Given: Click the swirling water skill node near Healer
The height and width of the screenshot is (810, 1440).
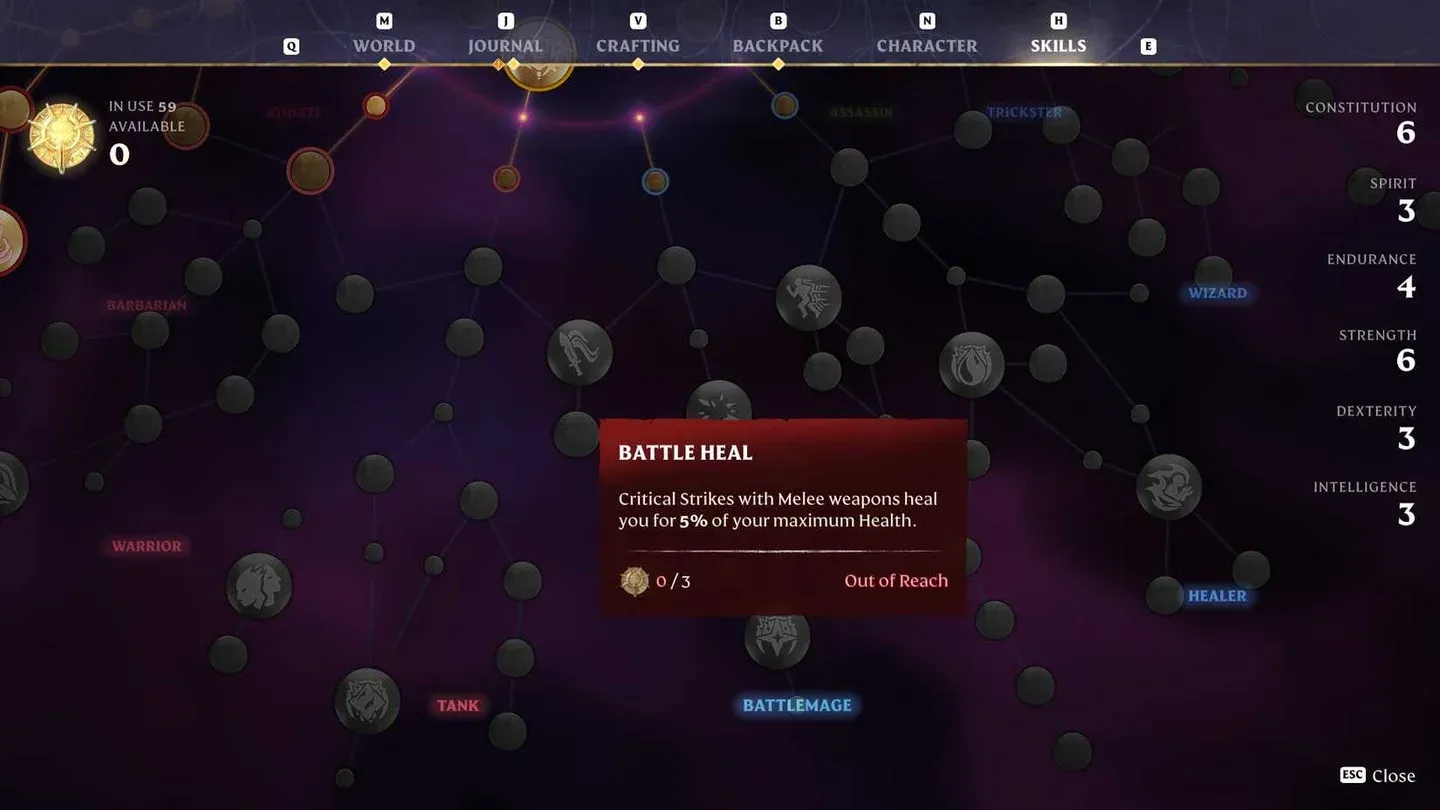Looking at the screenshot, I should (1170, 487).
